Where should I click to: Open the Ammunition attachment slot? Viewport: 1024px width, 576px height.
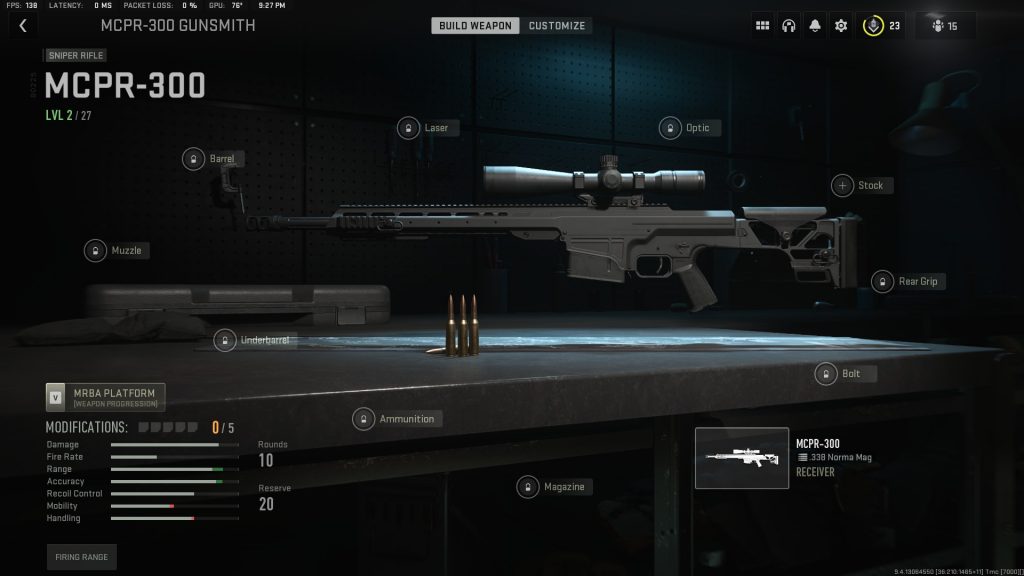(x=396, y=418)
